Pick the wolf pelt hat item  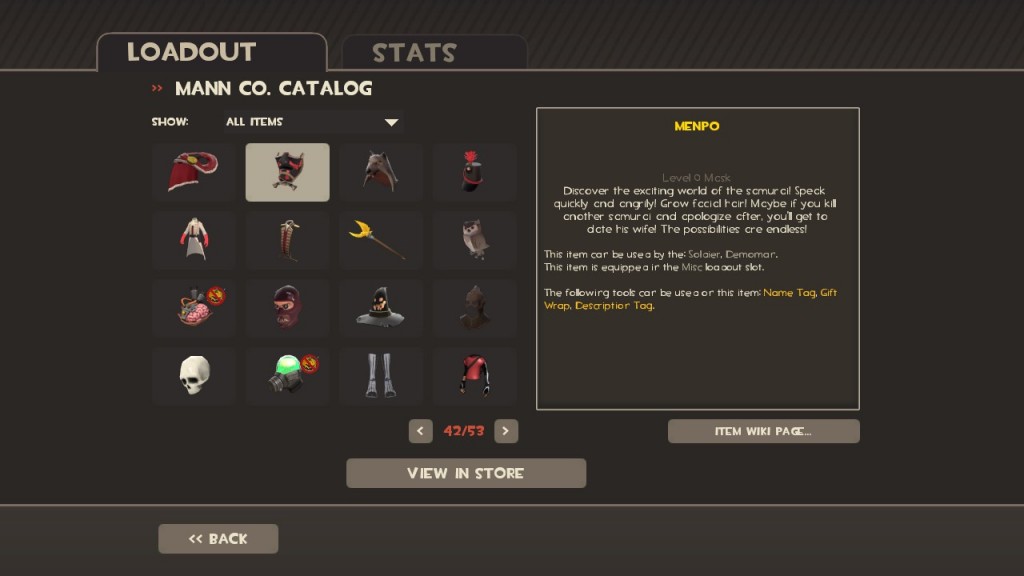coord(380,172)
